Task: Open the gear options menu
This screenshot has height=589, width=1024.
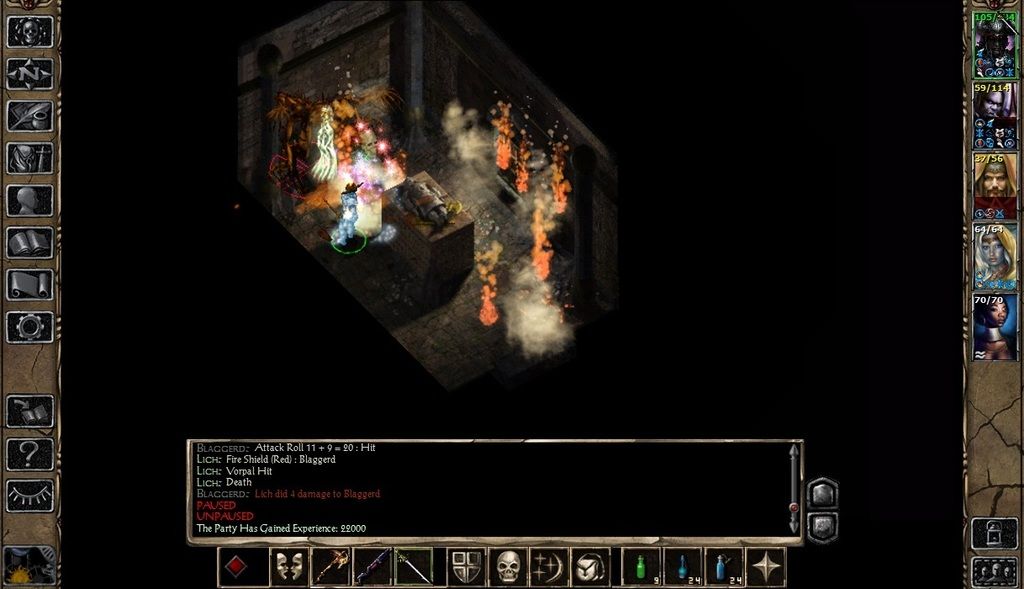Action: point(30,327)
